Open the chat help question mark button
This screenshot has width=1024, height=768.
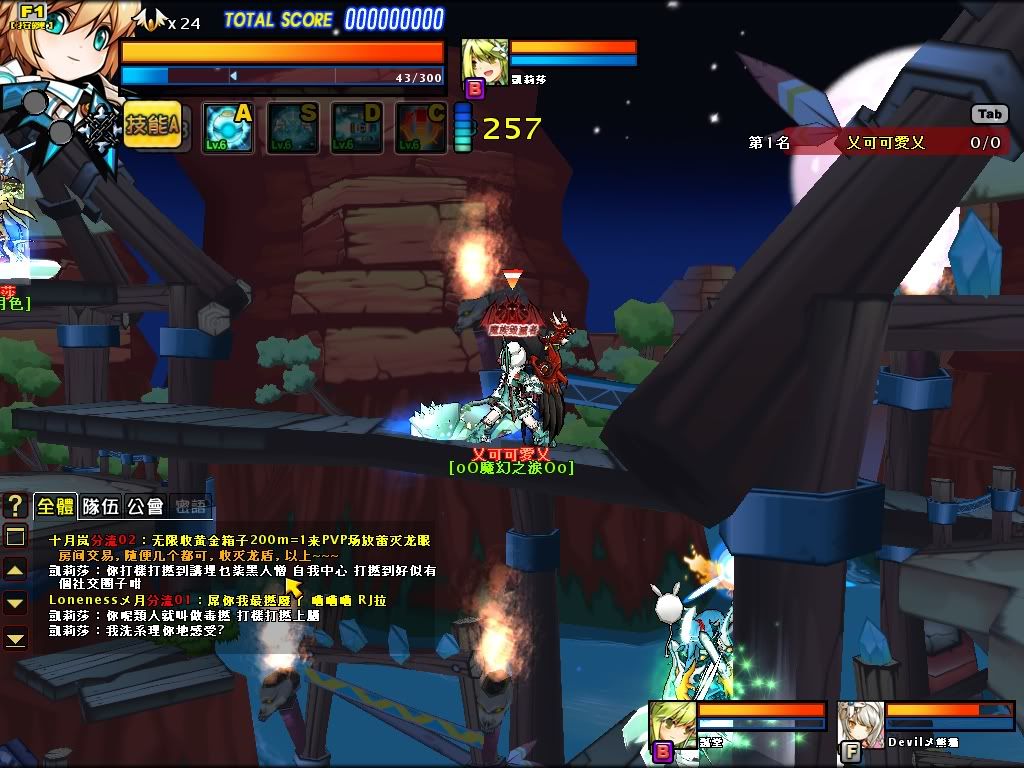pyautogui.click(x=15, y=505)
